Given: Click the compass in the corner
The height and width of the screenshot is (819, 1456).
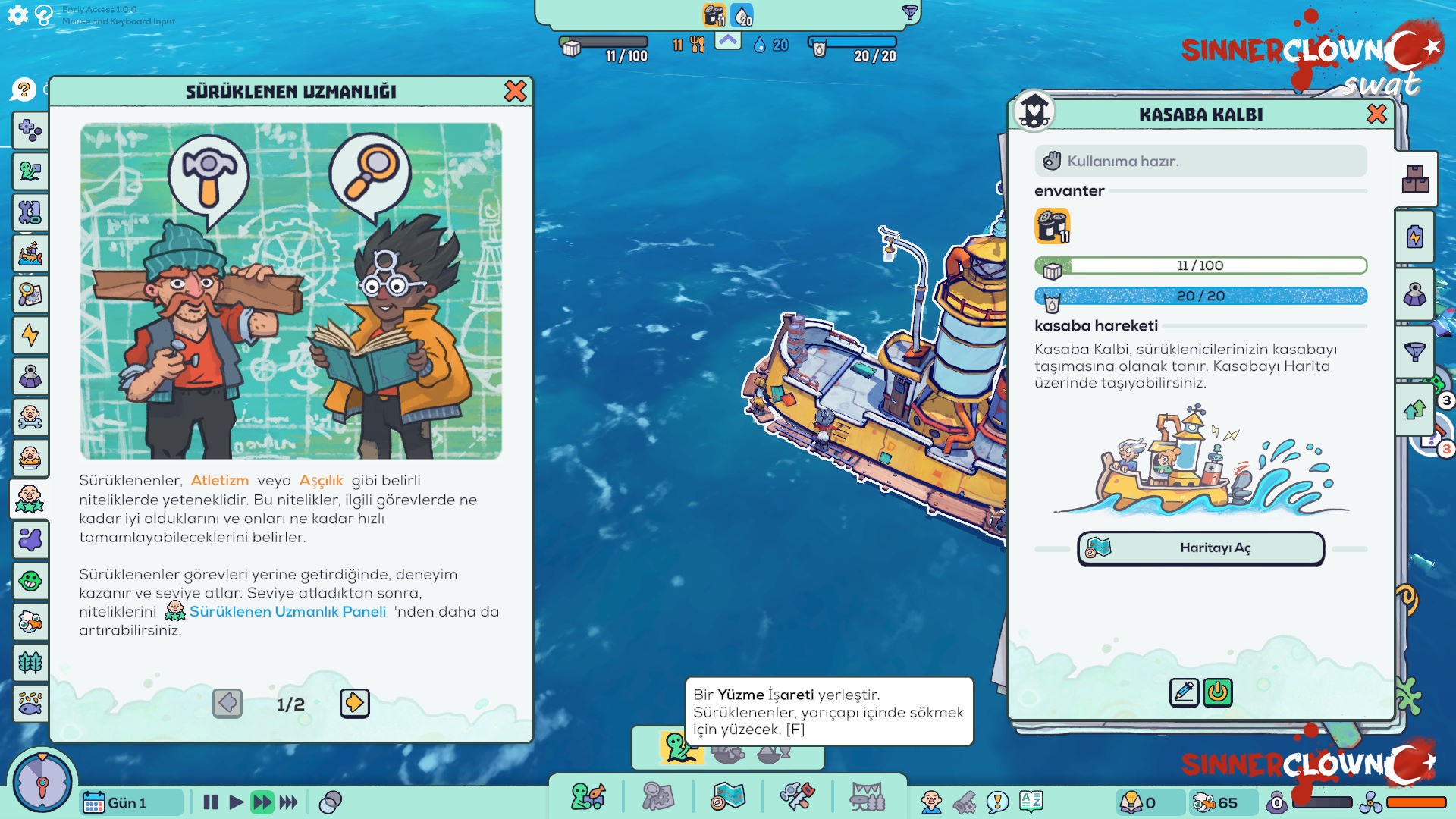Looking at the screenshot, I should 42,783.
